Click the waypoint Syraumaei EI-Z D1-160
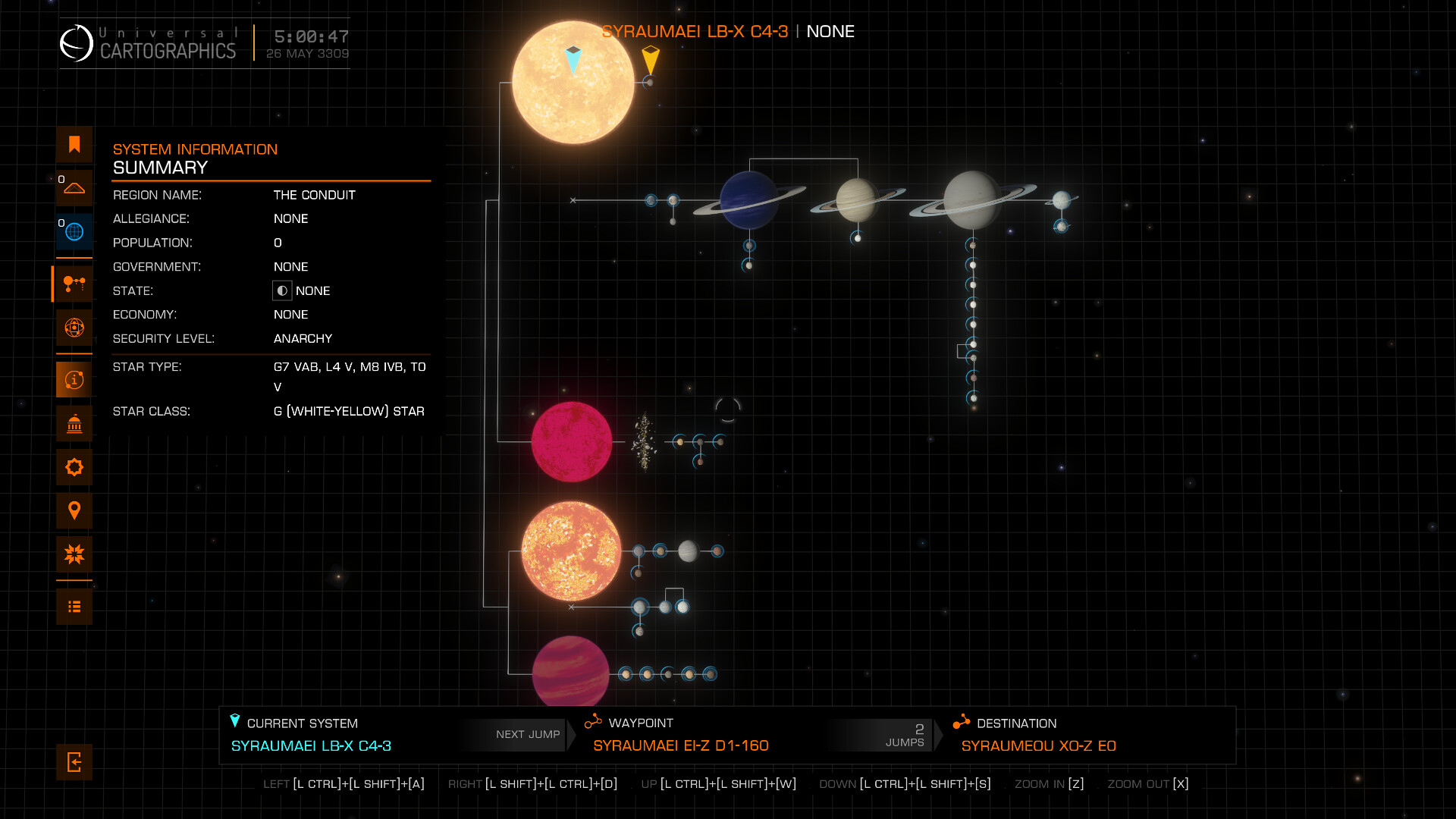The height and width of the screenshot is (819, 1456). 680,745
